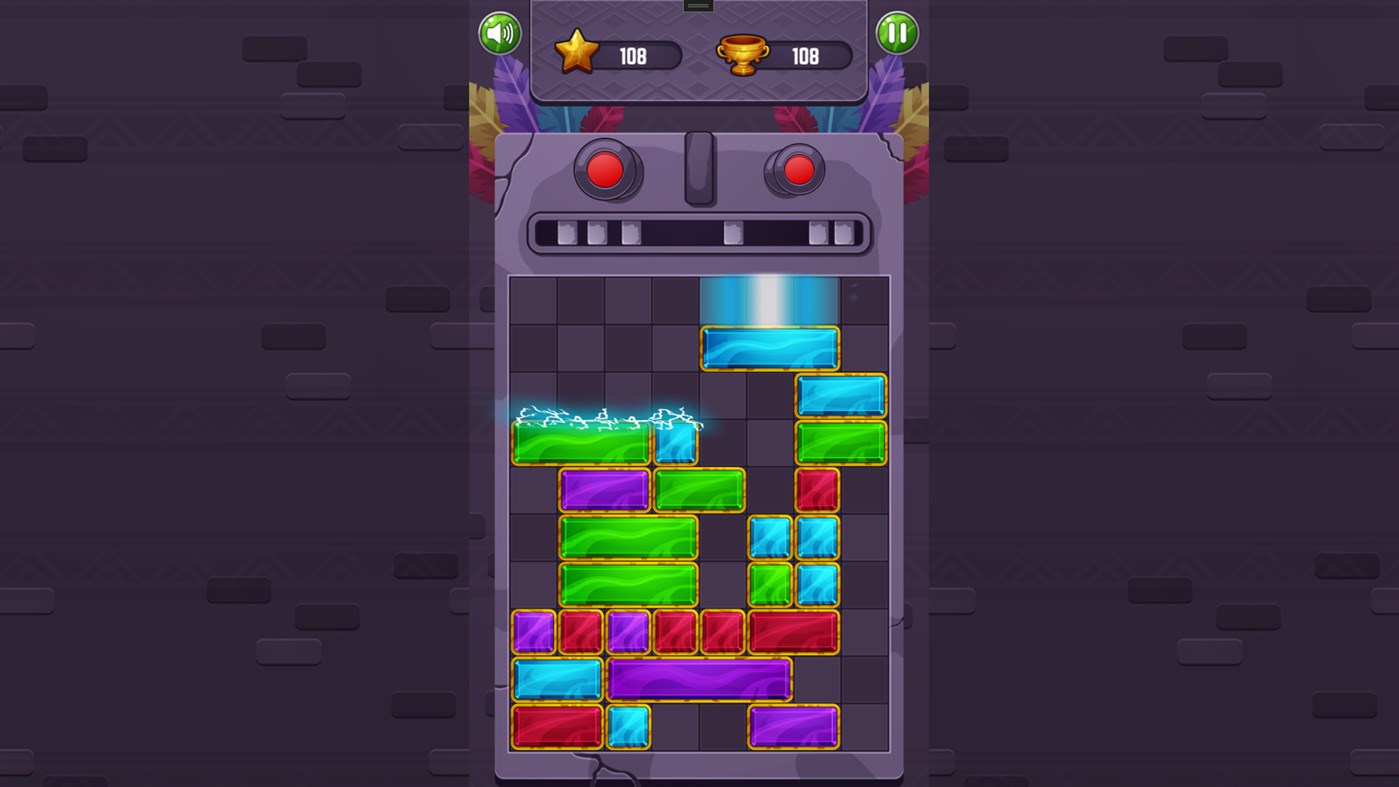This screenshot has height=787, width=1399.
Task: Open the top menu pull tab above score panel
Action: [697, 5]
